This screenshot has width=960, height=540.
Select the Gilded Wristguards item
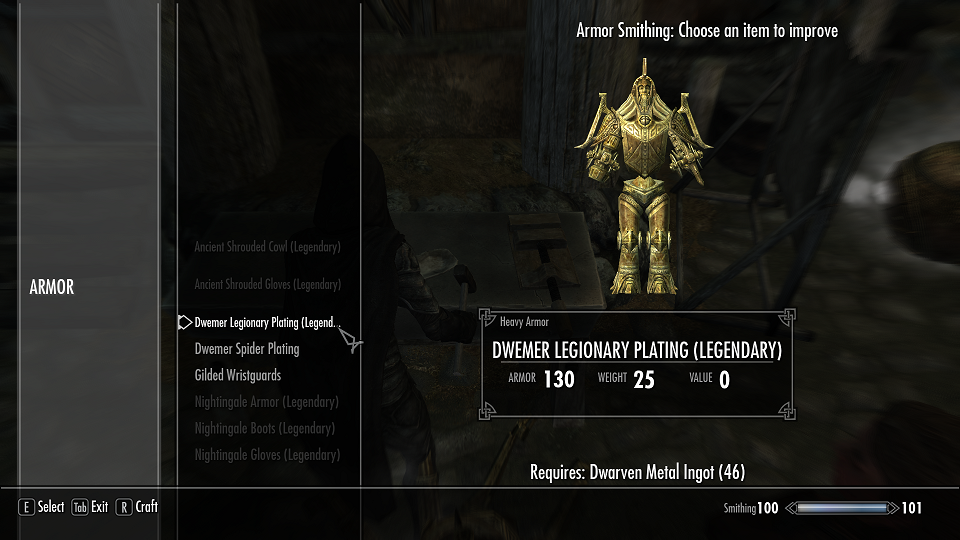238,376
